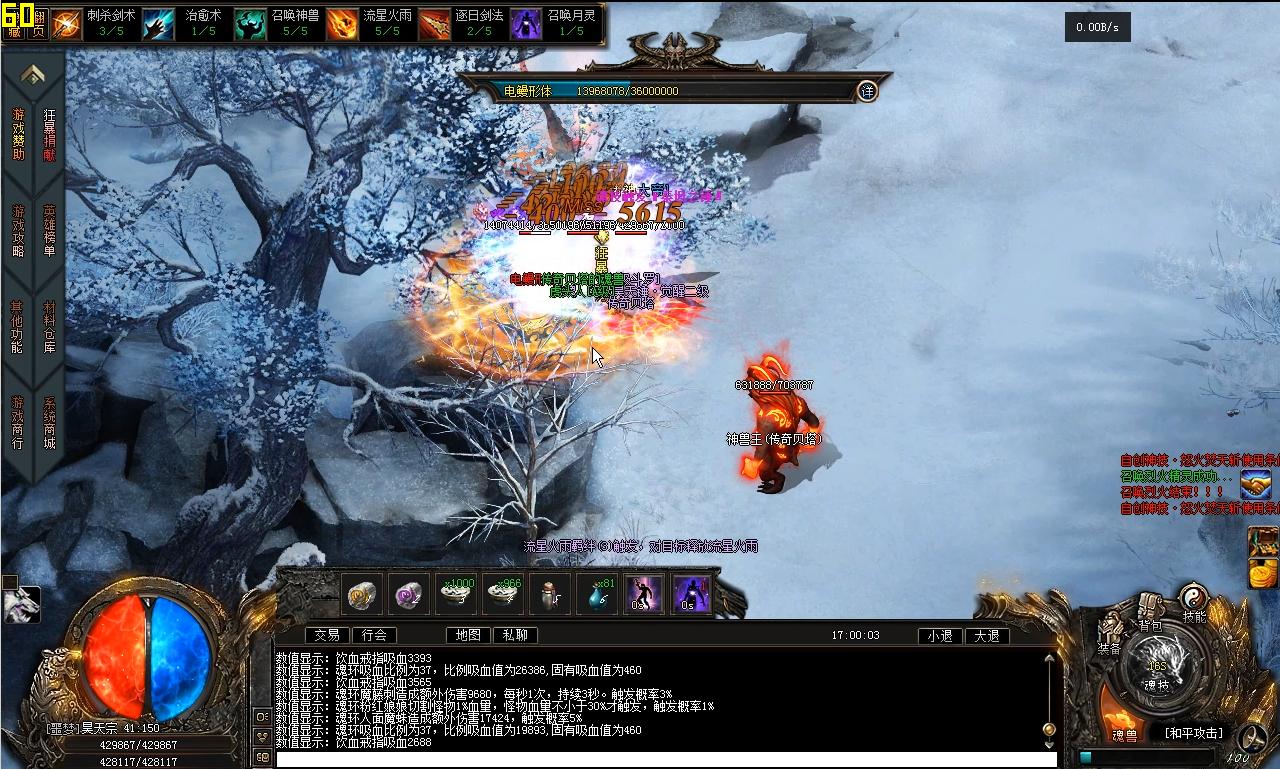Open the 地图 map button
Image resolution: width=1280 pixels, height=769 pixels.
pos(468,635)
